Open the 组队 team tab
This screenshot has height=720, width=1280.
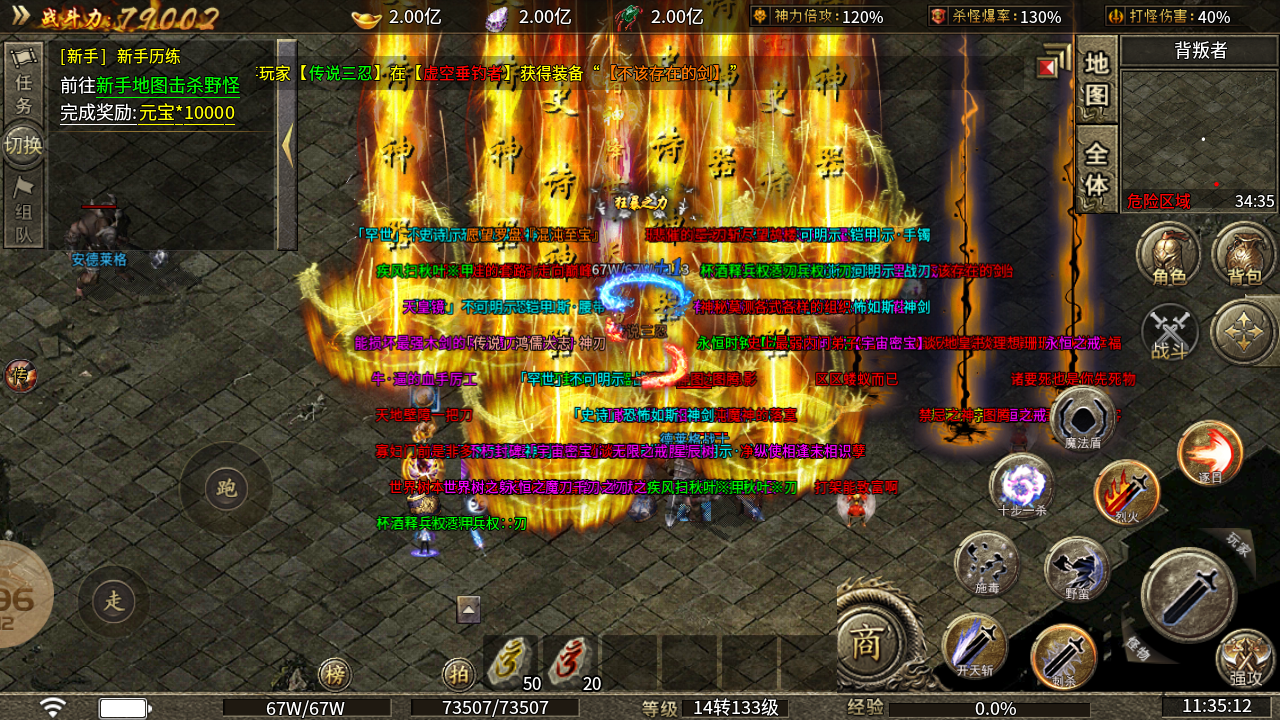(x=23, y=211)
